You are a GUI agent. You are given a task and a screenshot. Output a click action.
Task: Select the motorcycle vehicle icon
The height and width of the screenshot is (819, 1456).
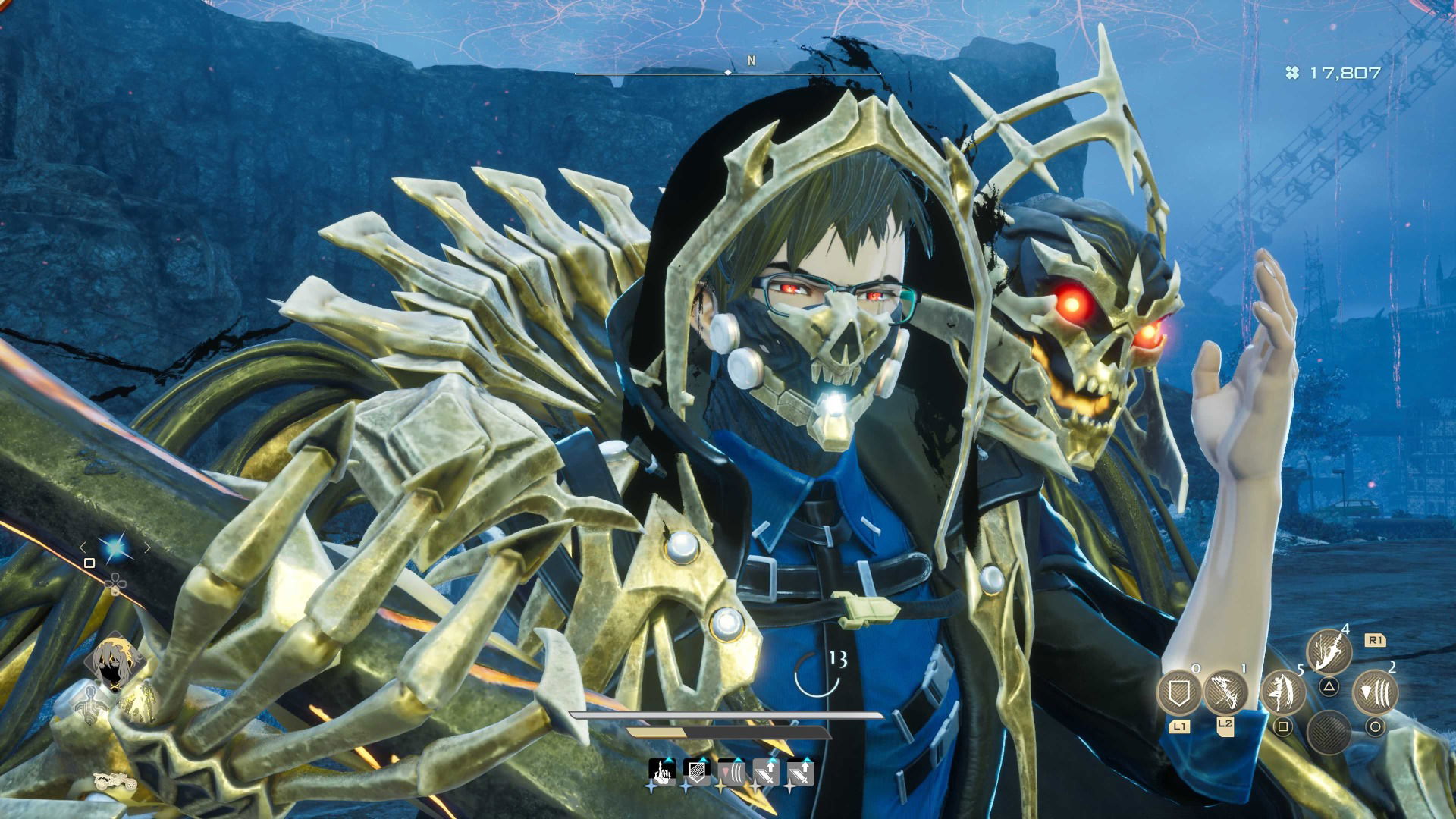(x=115, y=780)
